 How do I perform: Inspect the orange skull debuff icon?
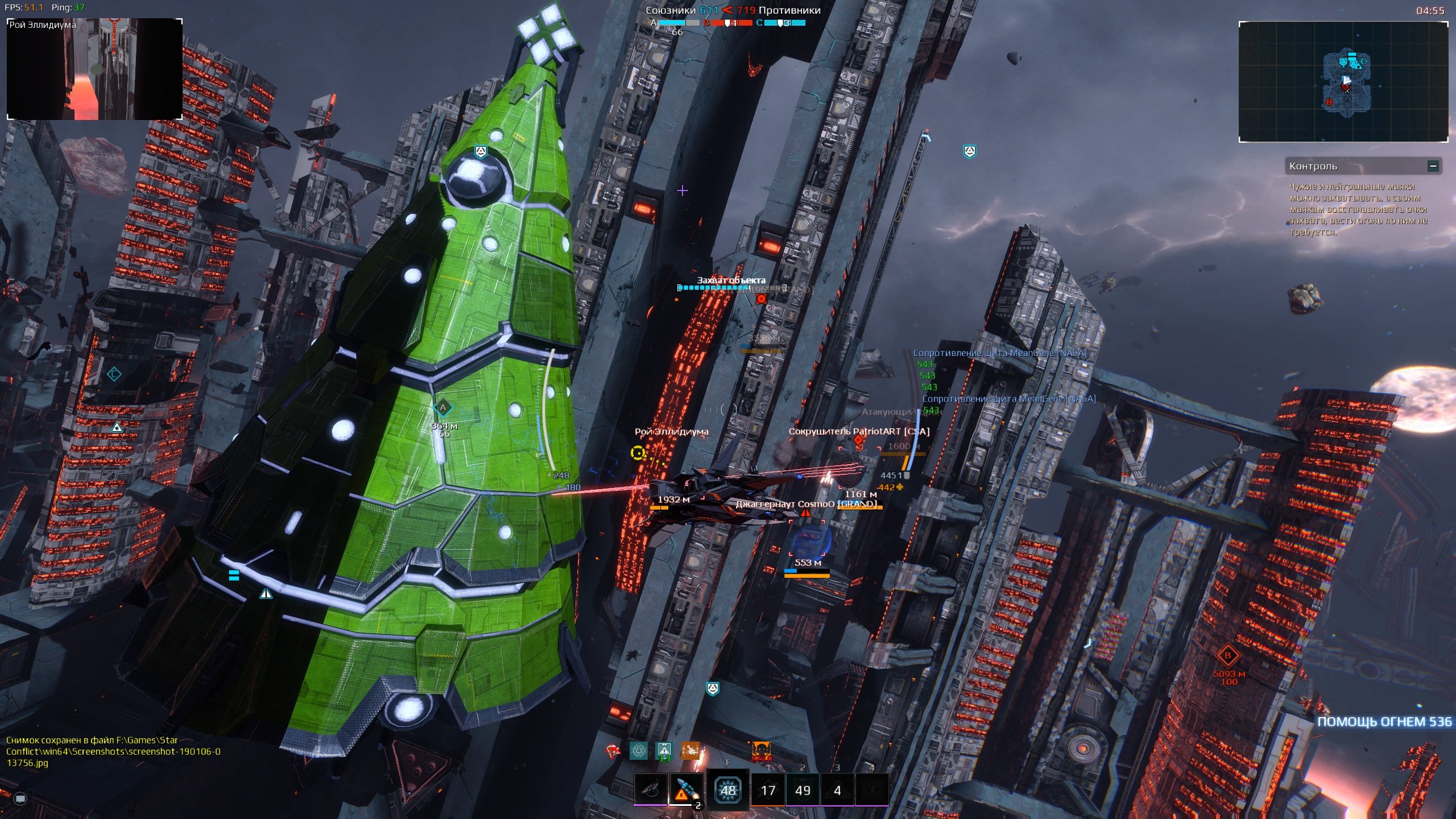click(761, 751)
